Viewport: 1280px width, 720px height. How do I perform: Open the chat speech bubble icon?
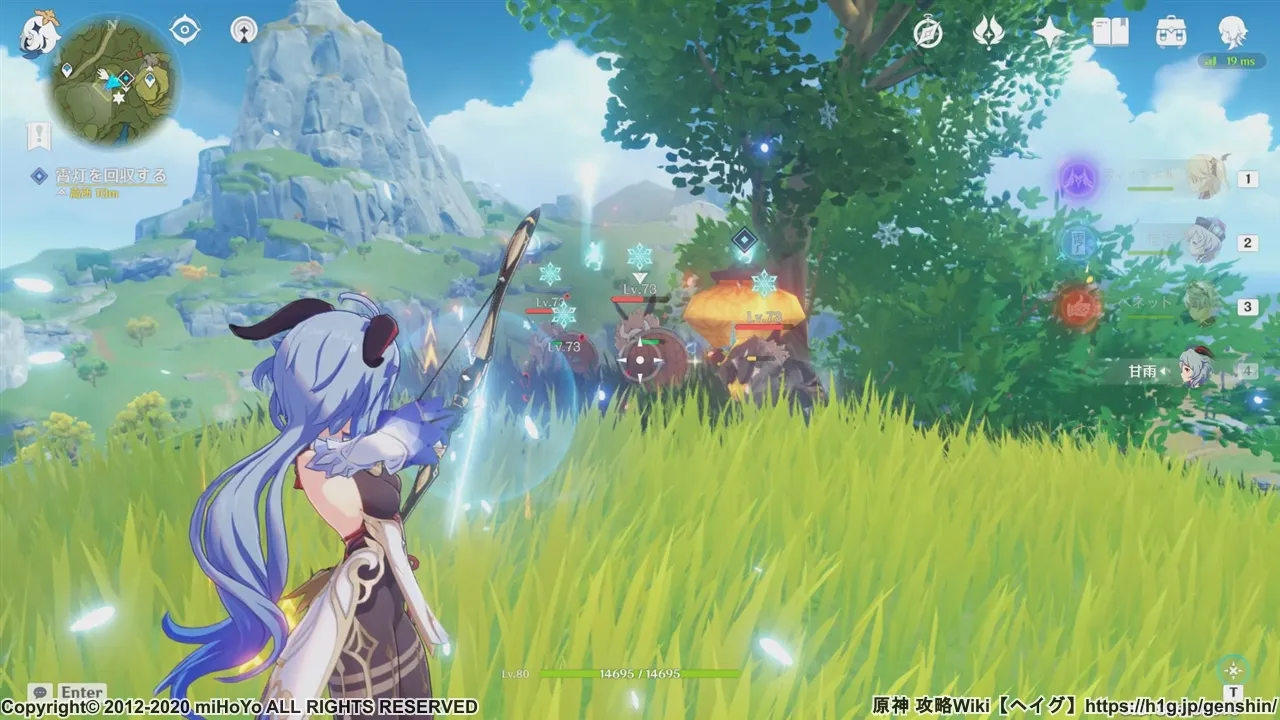tap(40, 692)
